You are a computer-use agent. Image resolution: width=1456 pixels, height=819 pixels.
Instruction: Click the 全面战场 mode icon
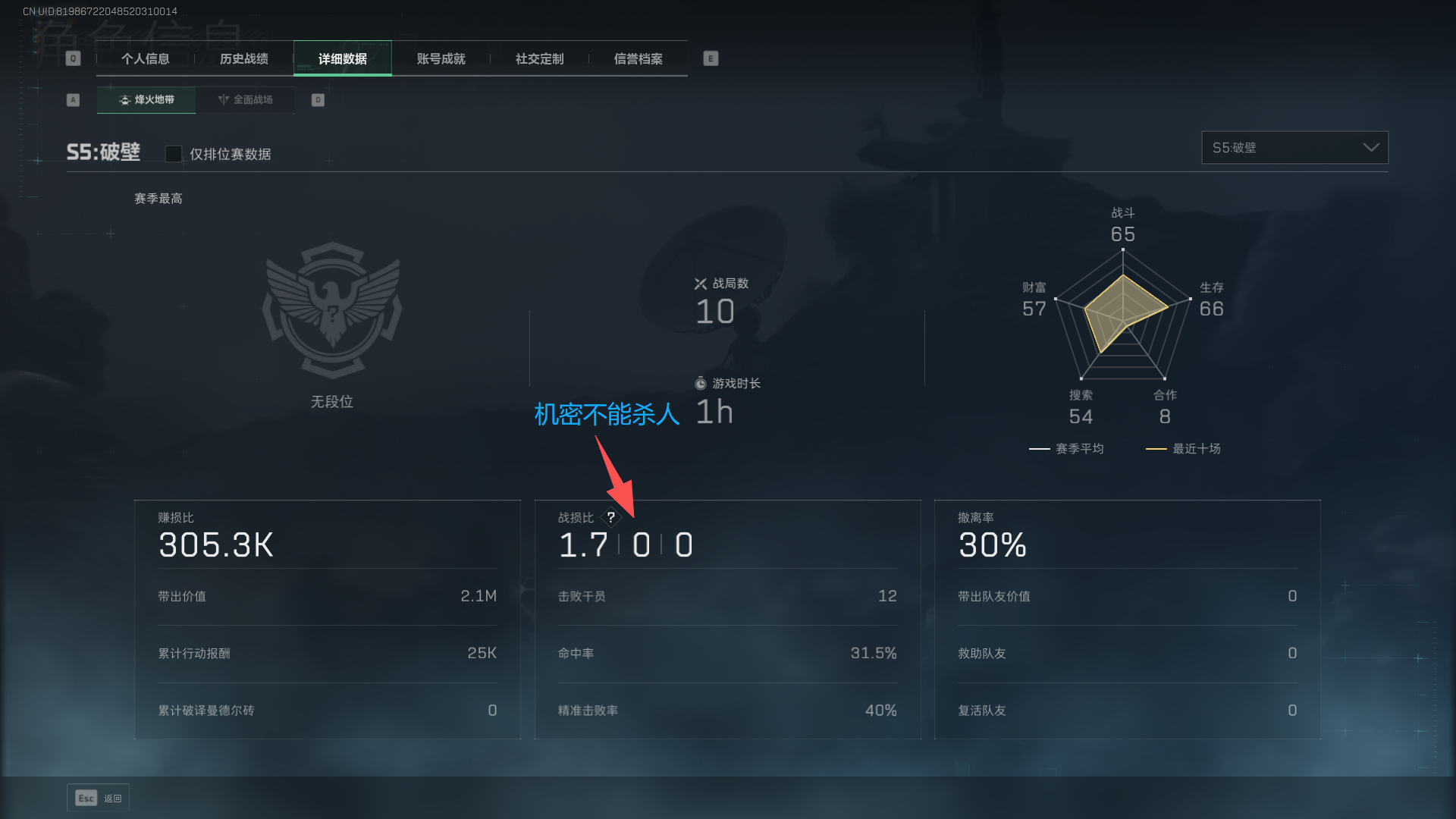(x=223, y=99)
